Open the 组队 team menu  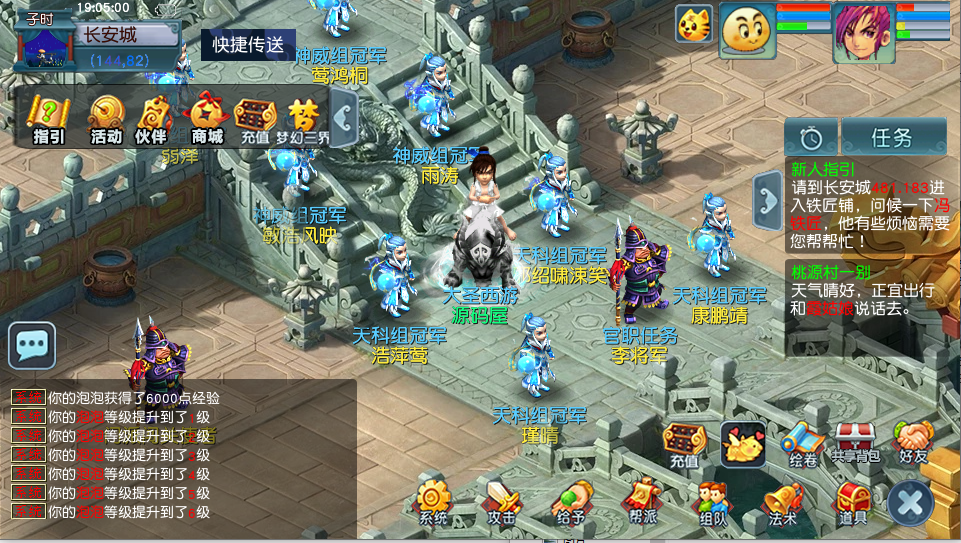pos(712,501)
